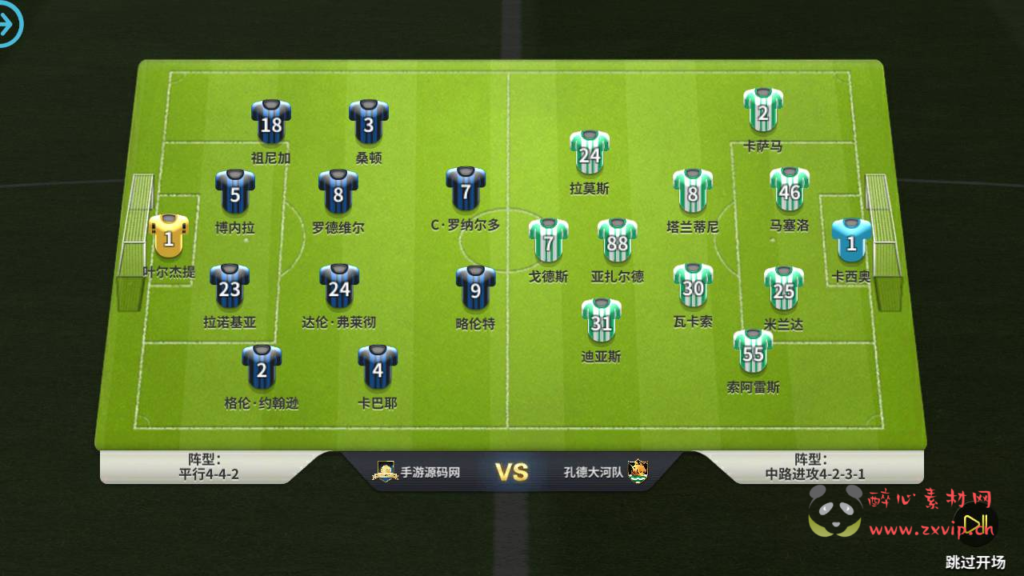Select 马塞洛's number 46 jersey
Screen dimensions: 1024x576
tap(789, 190)
